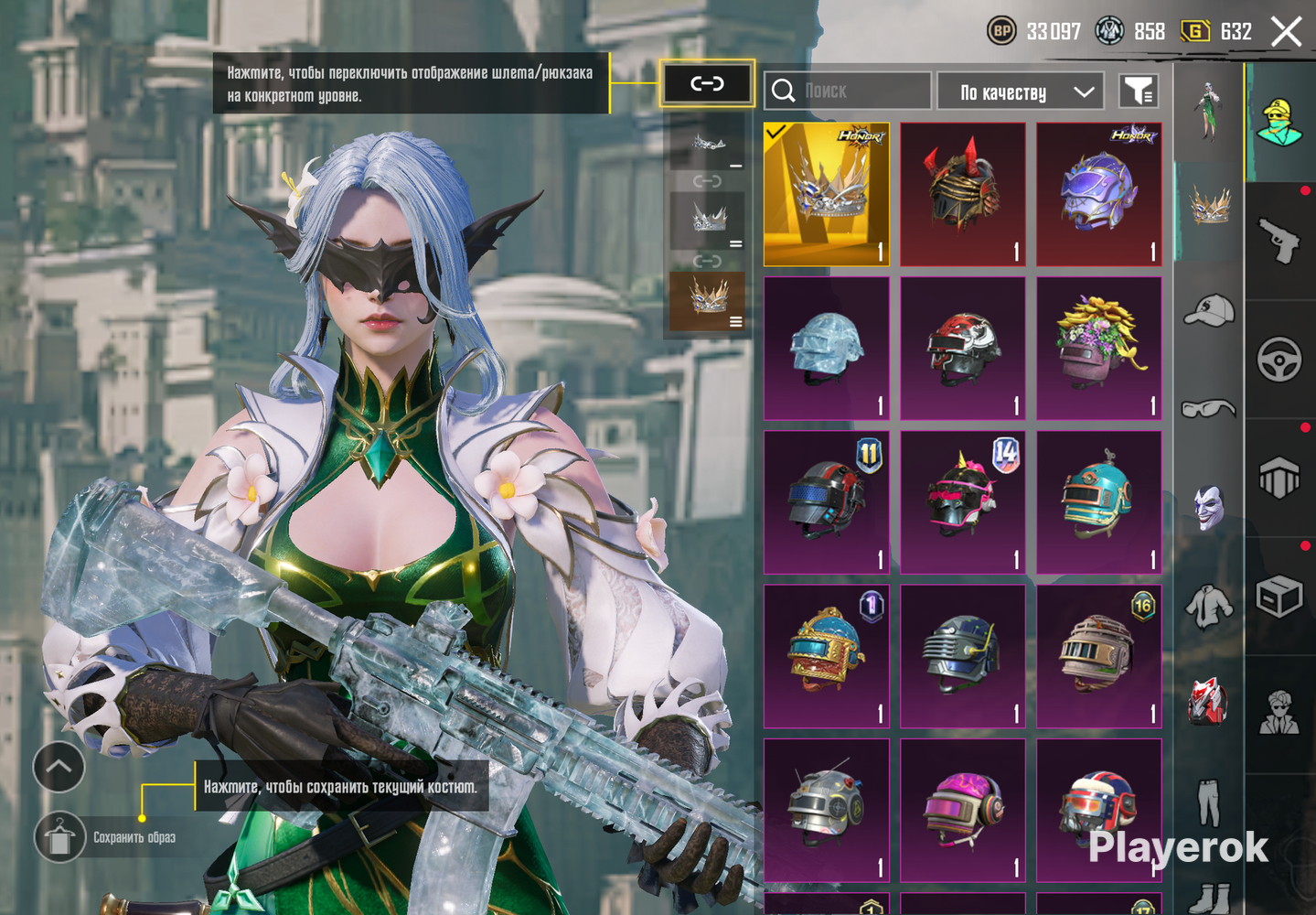Open the jacket clothing tab
Image resolution: width=1316 pixels, height=915 pixels.
click(1209, 606)
